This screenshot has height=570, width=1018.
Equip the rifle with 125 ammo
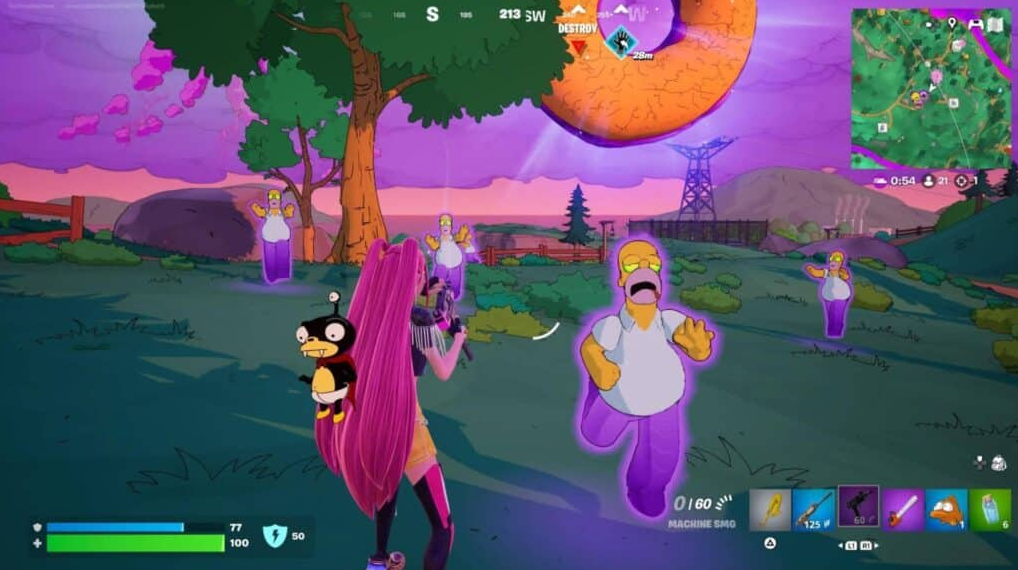tap(814, 510)
